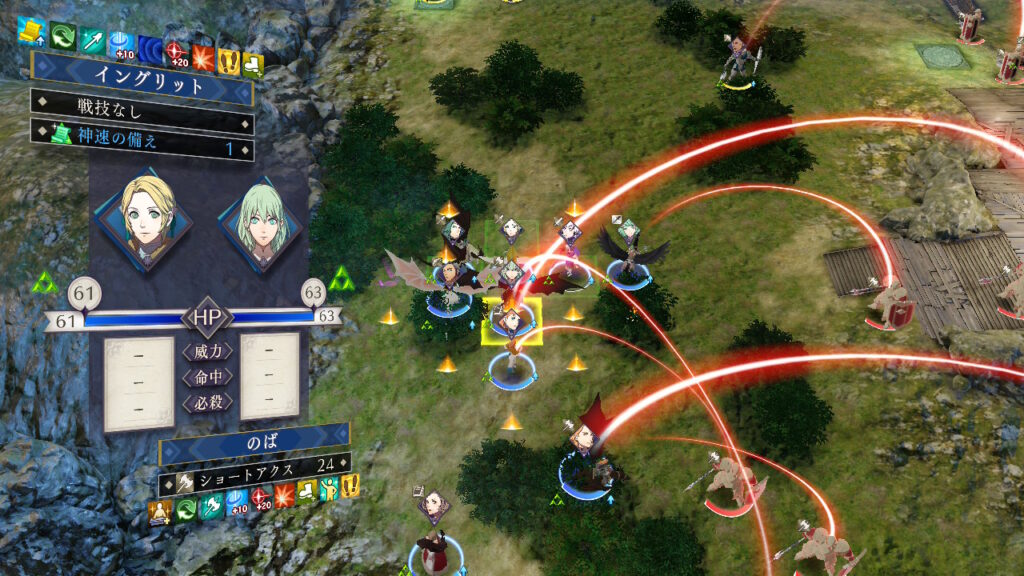The image size is (1024, 576).
Task: Inspect the teal lance skill icon
Action: click(91, 36)
